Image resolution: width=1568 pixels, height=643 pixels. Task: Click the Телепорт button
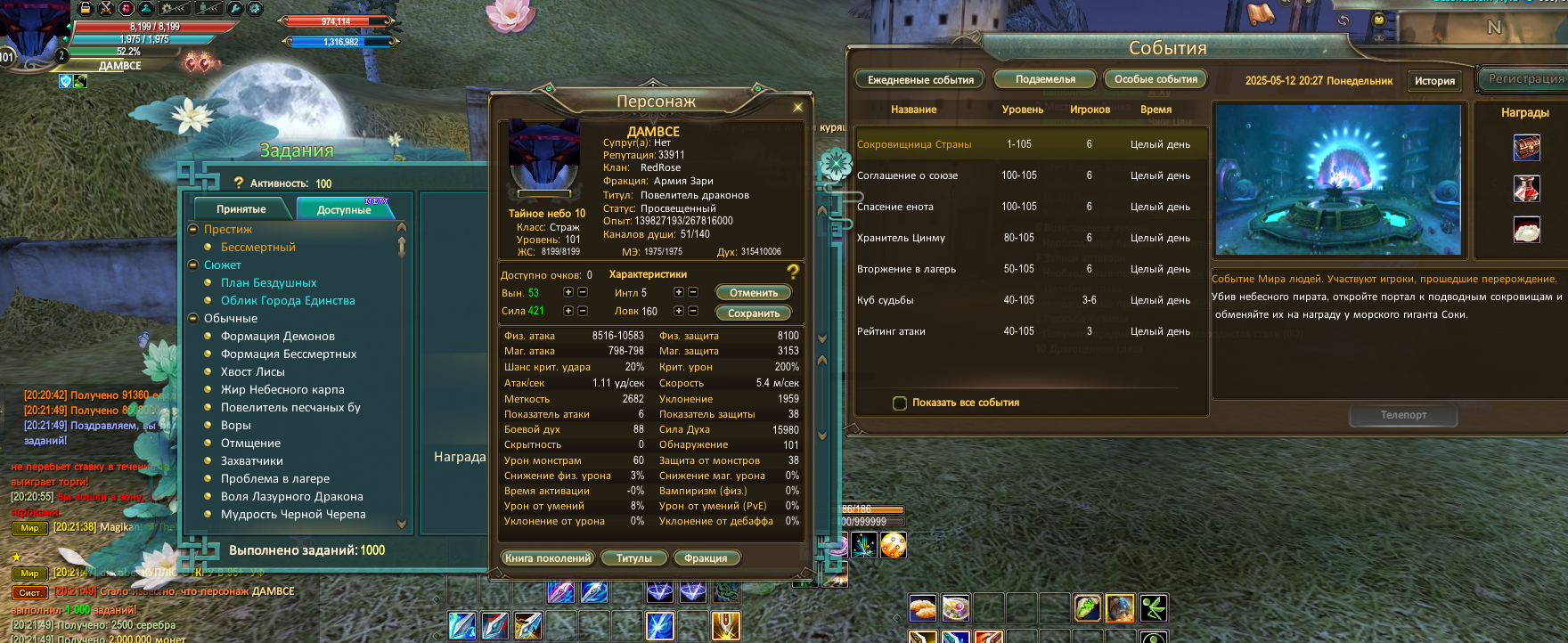tap(1403, 415)
